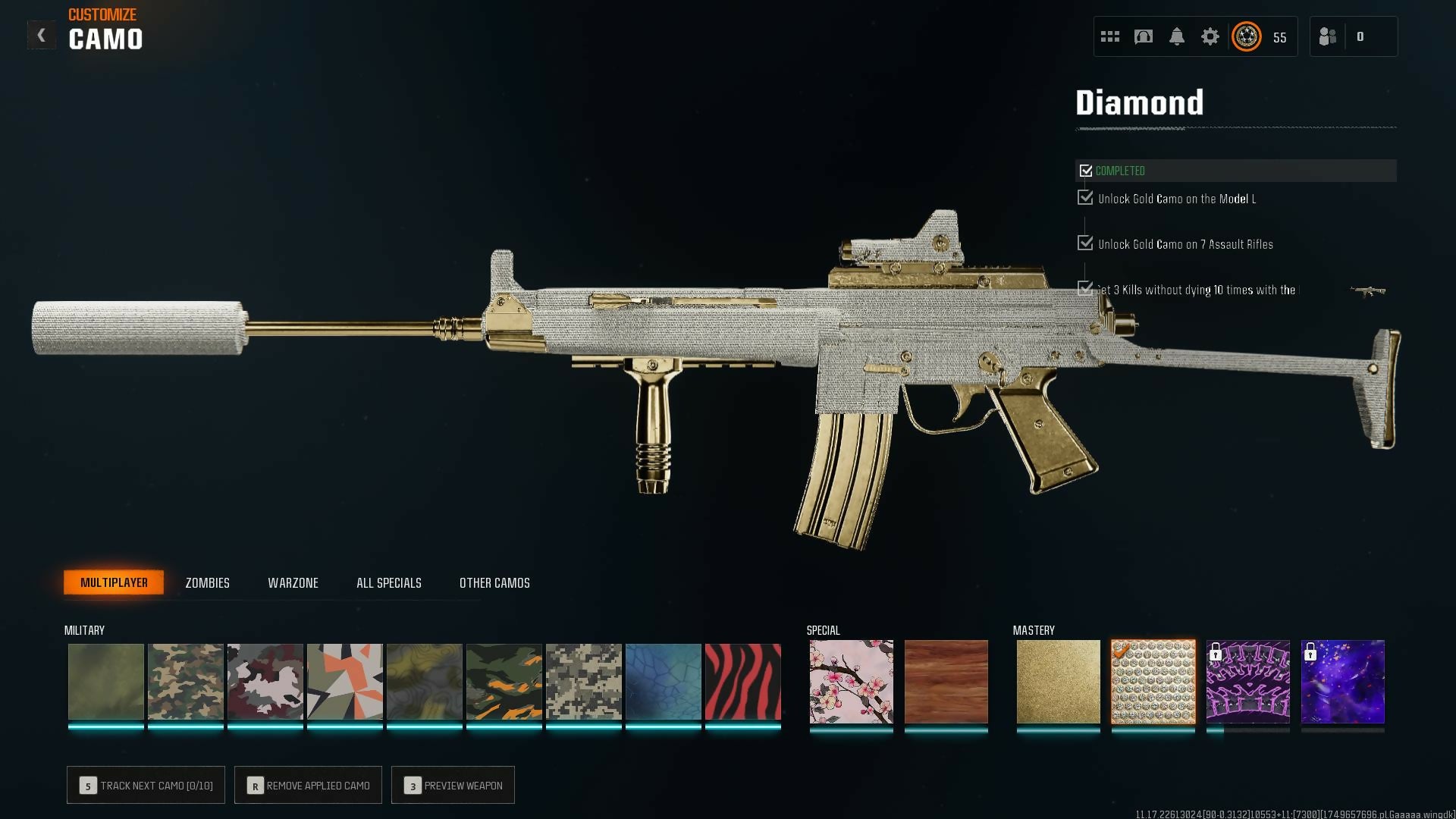Viewport: 1456px width, 819px height.
Task: Open the Warzone camo tab
Action: point(293,582)
